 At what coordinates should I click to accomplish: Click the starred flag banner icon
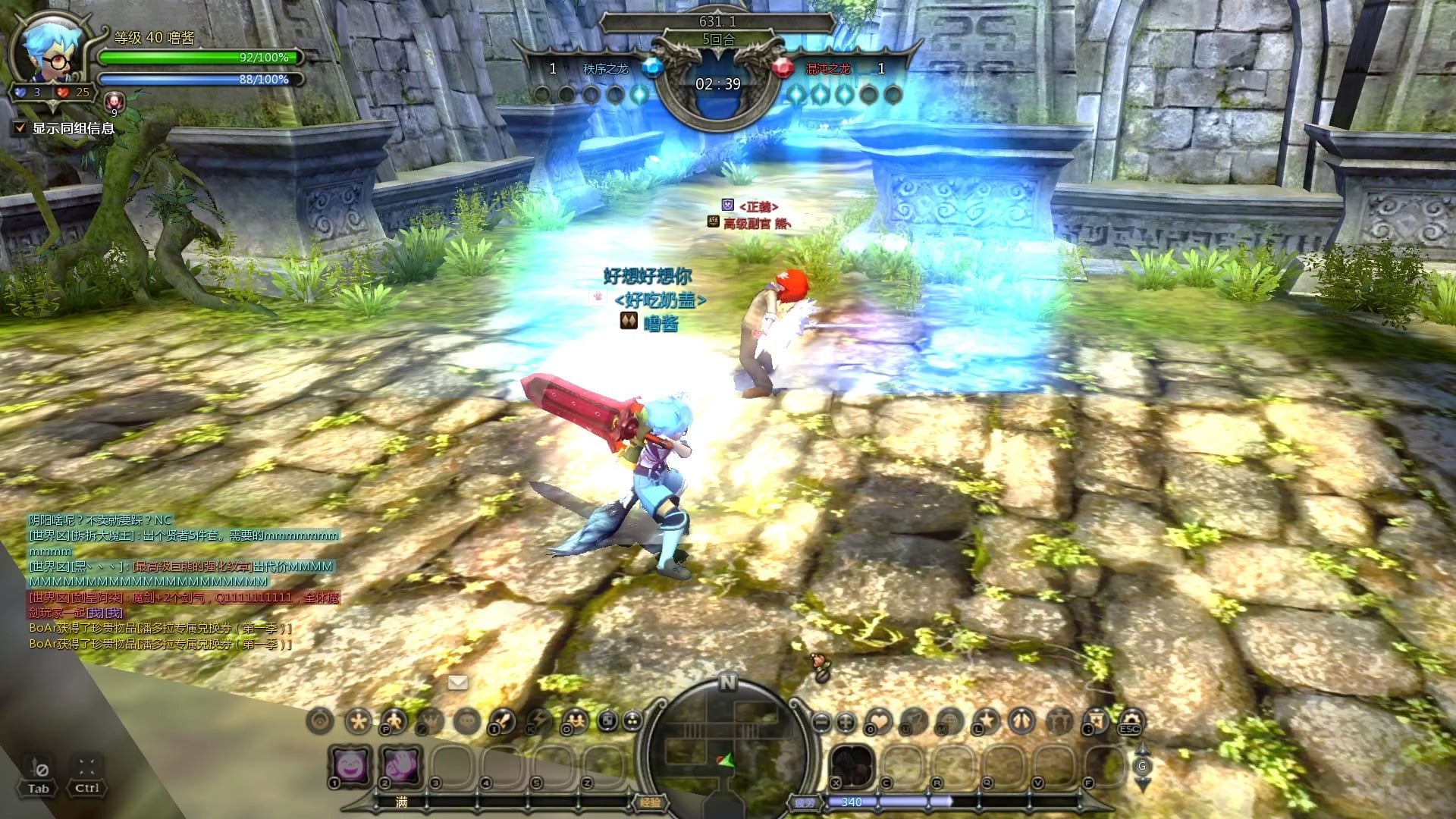(x=1096, y=720)
